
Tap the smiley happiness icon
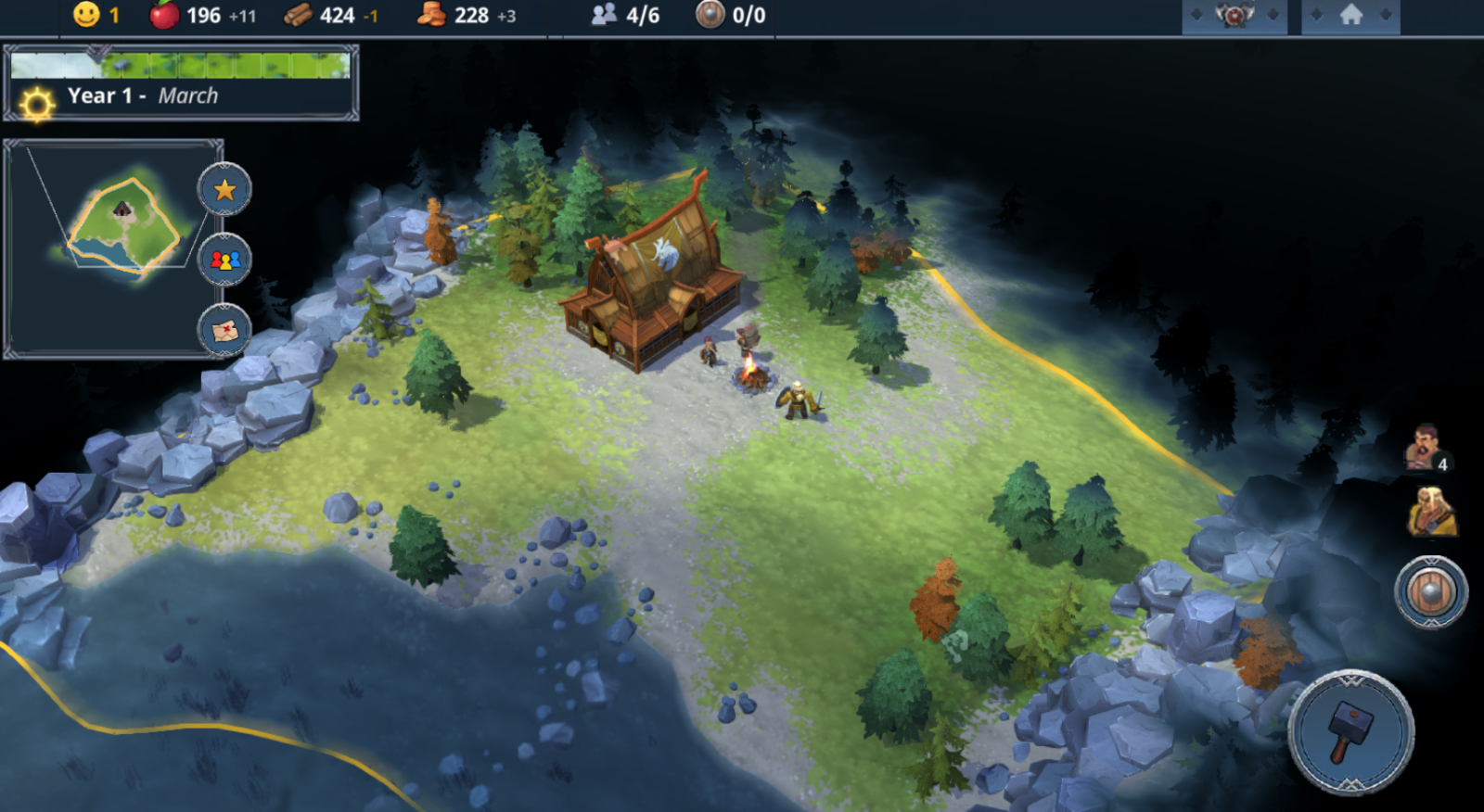coord(86,15)
